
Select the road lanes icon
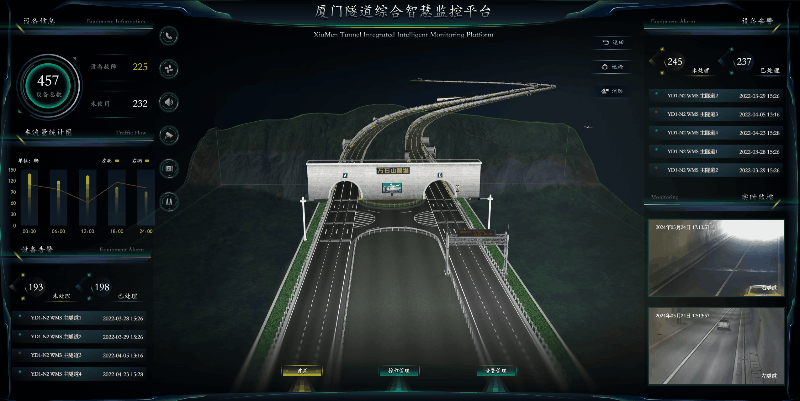point(169,201)
